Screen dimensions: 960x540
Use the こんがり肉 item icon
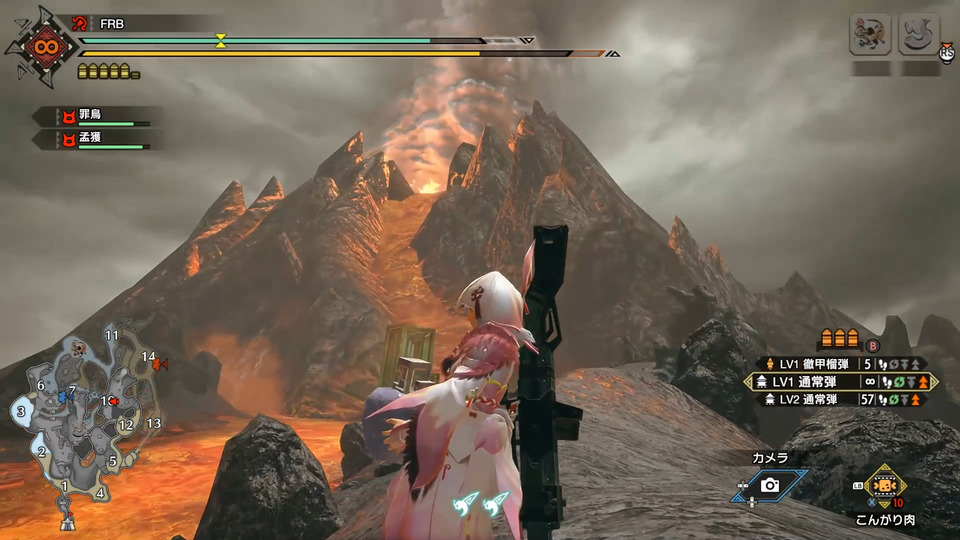(885, 485)
